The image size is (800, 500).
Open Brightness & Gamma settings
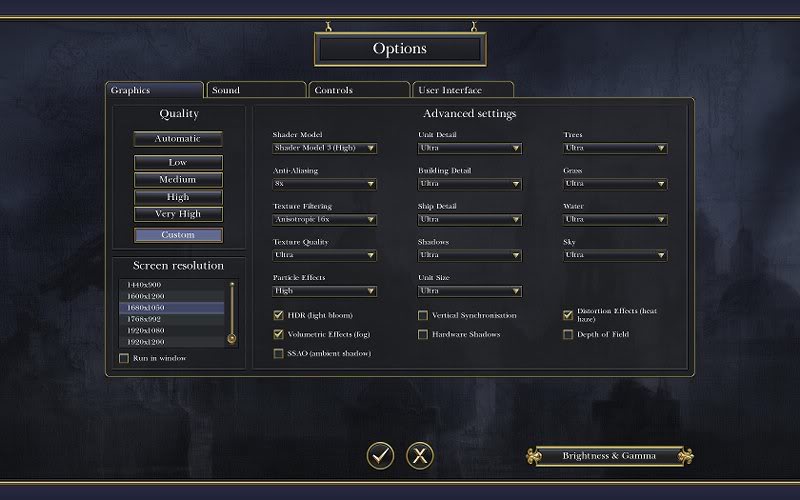(609, 456)
